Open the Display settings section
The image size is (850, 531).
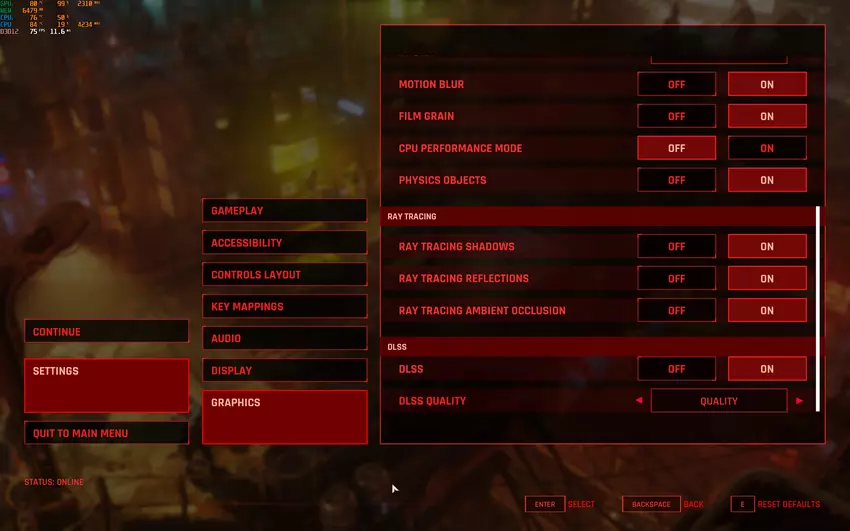(284, 371)
